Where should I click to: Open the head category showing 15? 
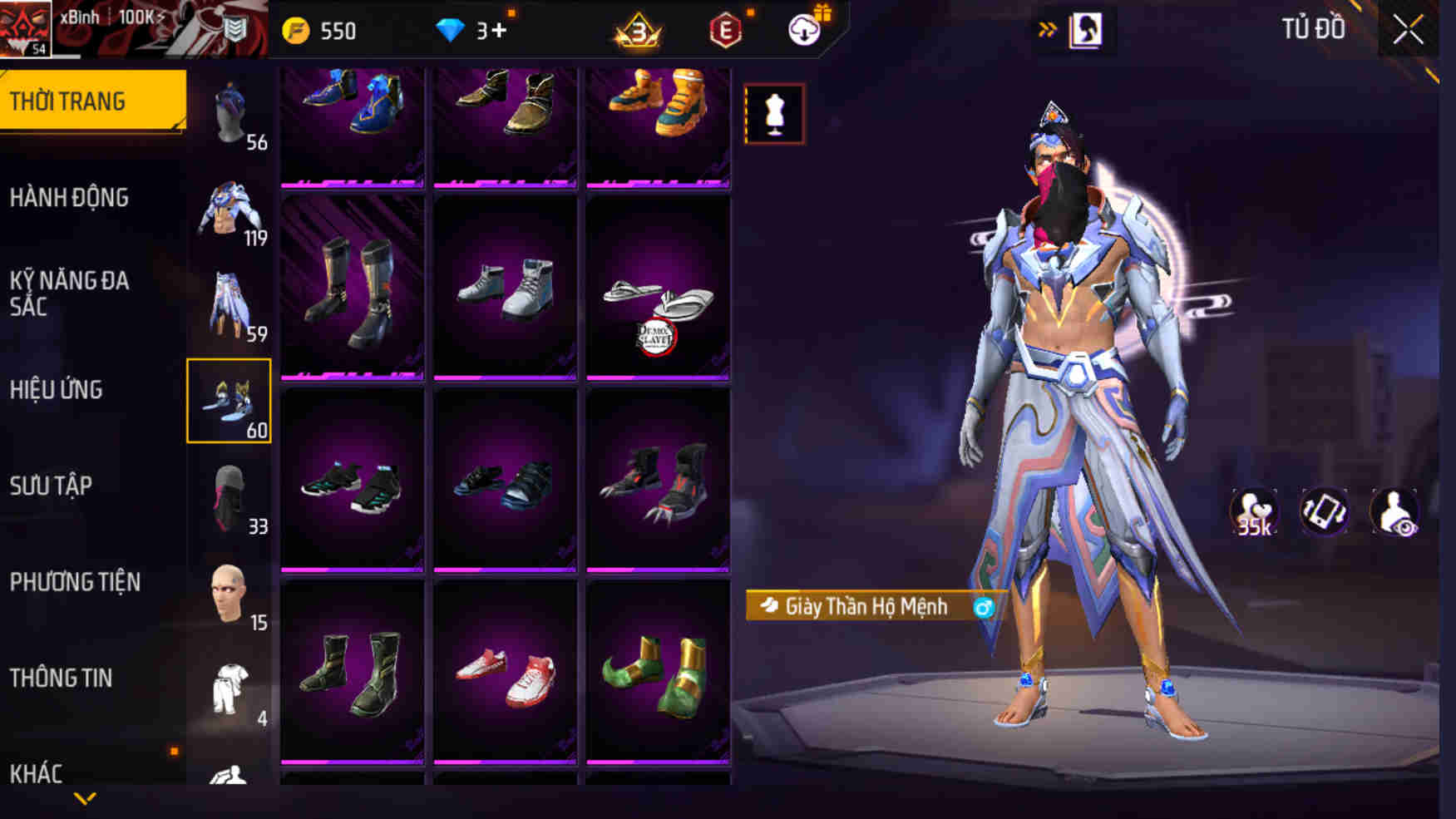(x=229, y=594)
